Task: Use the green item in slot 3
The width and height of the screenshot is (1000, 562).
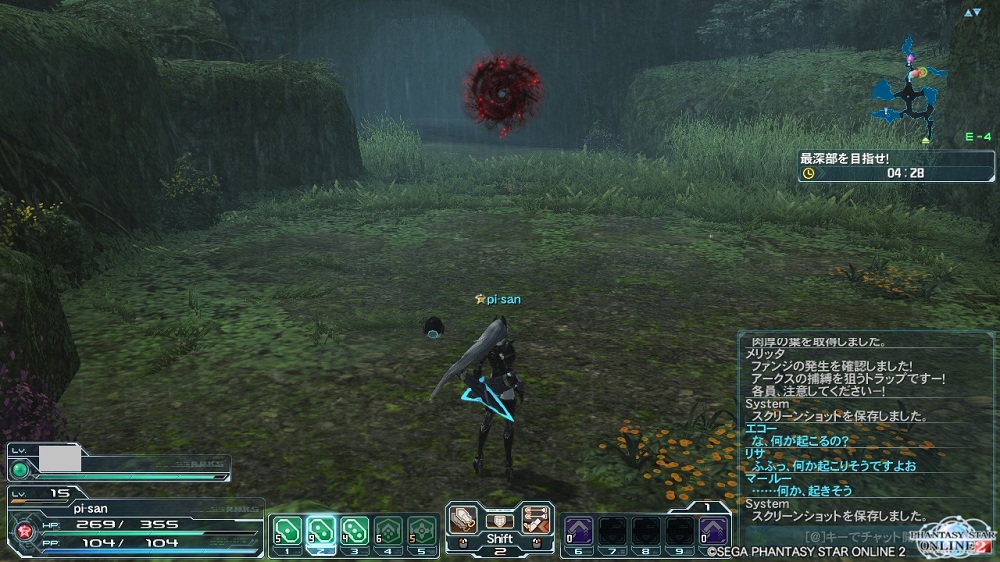Action: click(x=355, y=530)
